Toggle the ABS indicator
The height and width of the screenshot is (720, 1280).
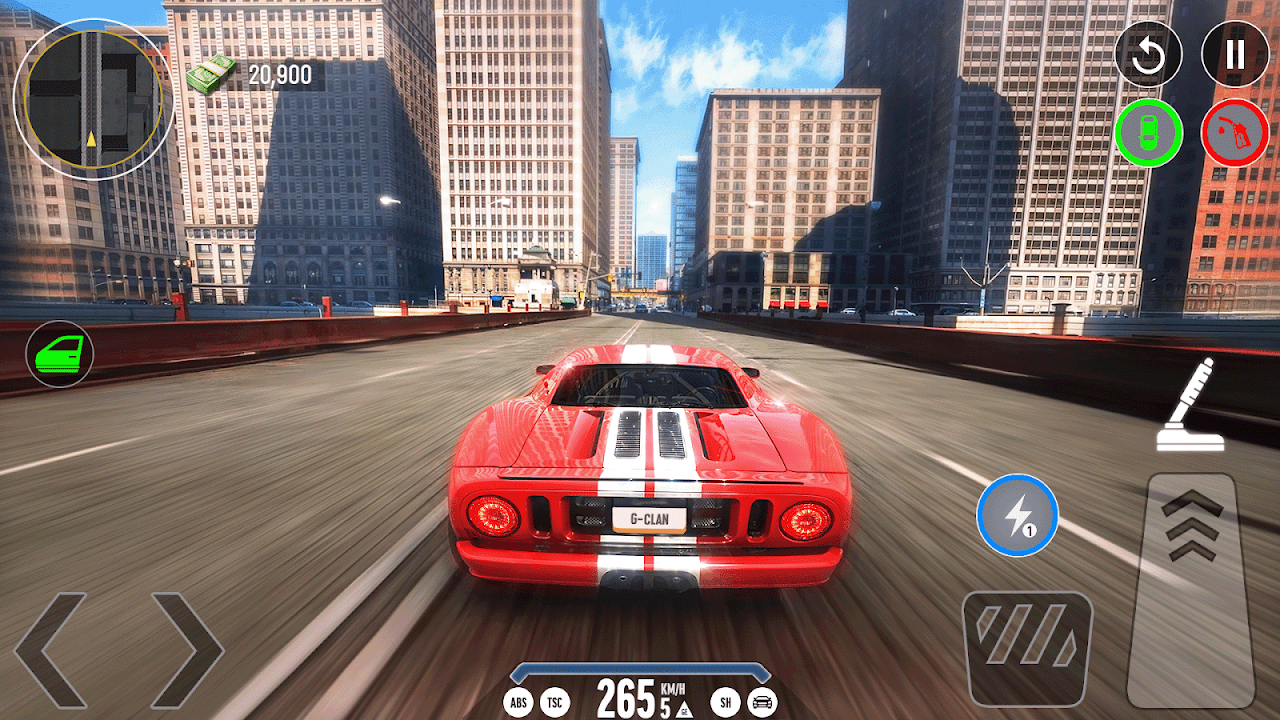tap(519, 703)
